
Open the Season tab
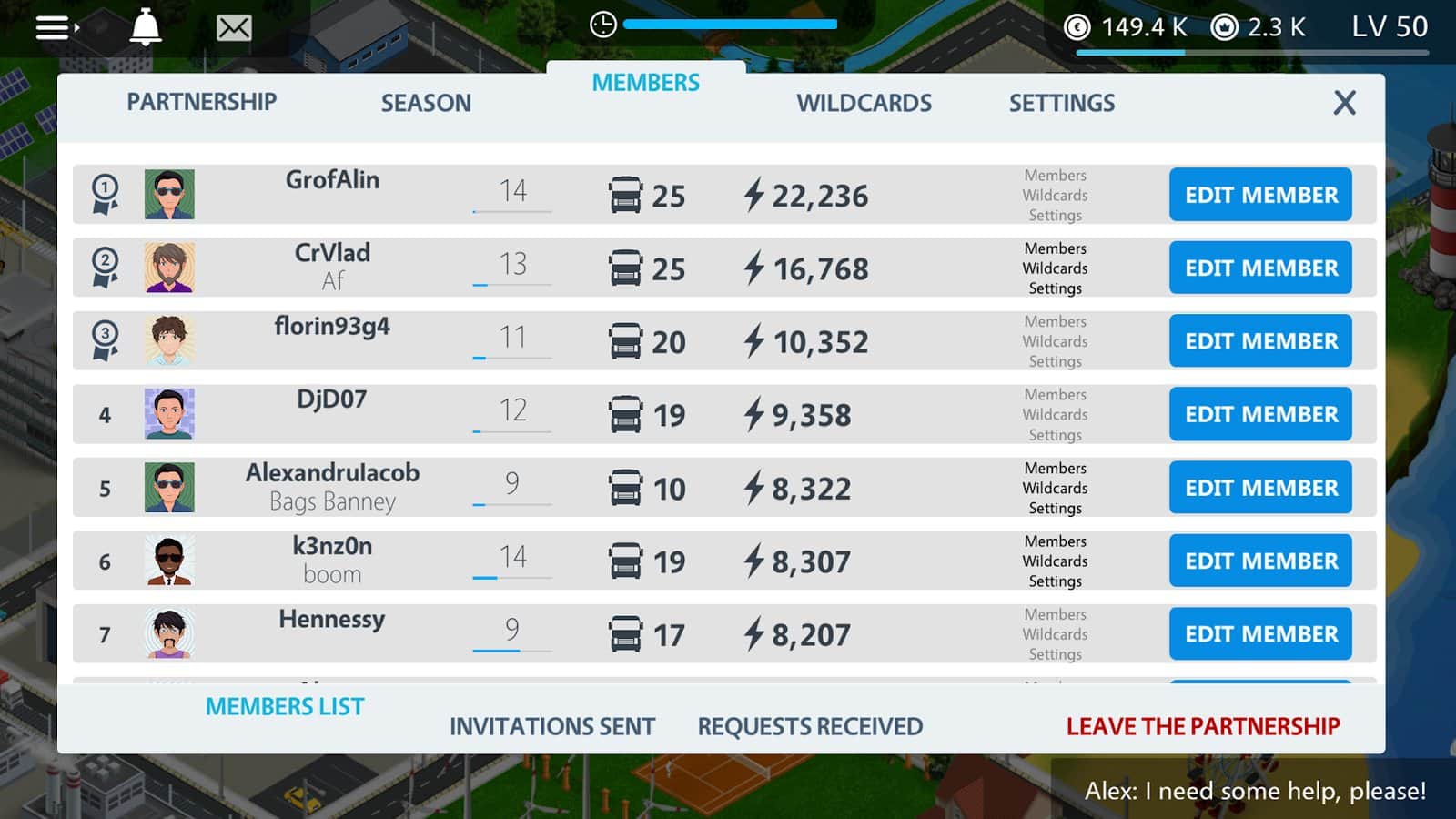pos(426,103)
